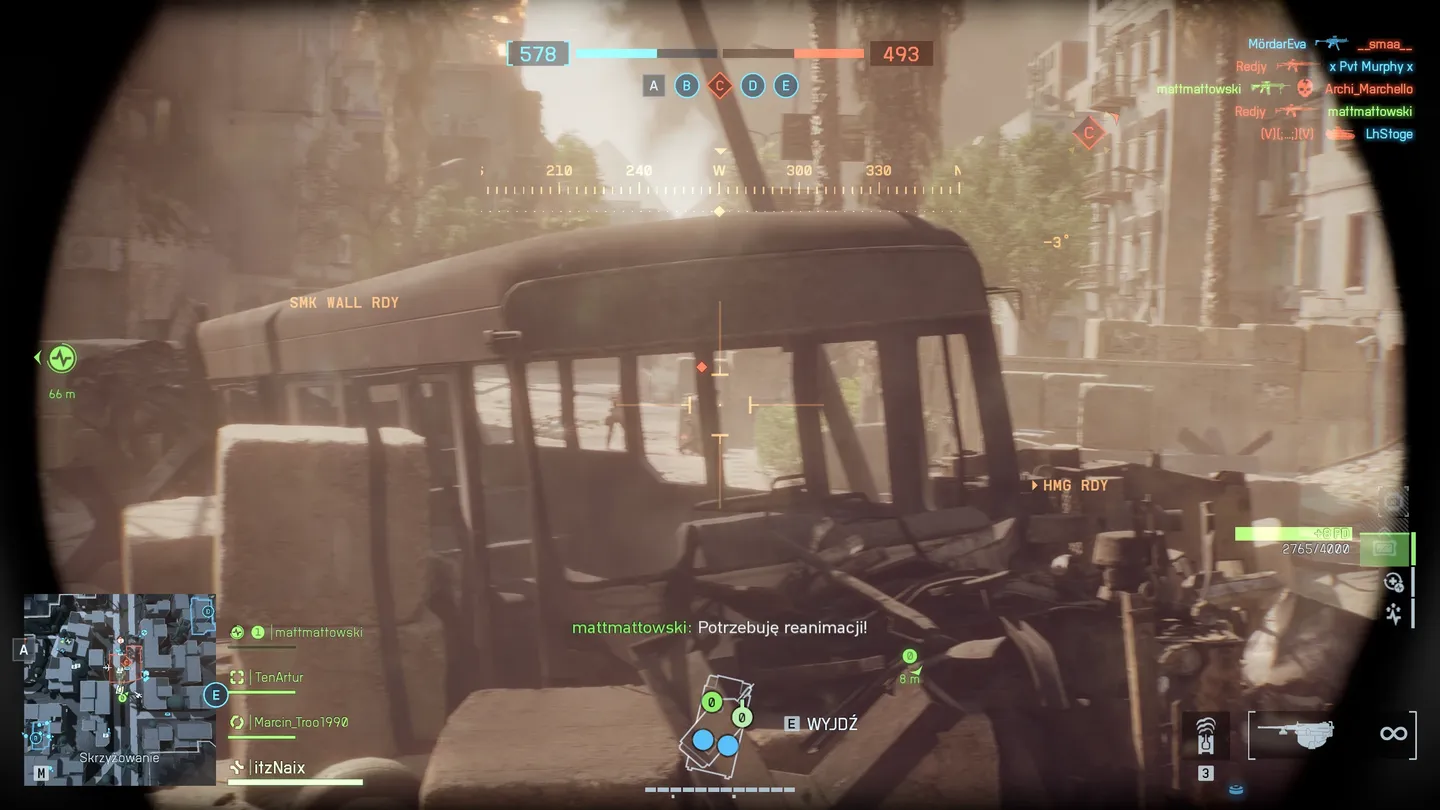Click the LhStoge kill feed entry
The width and height of the screenshot is (1440, 810).
tap(1389, 134)
